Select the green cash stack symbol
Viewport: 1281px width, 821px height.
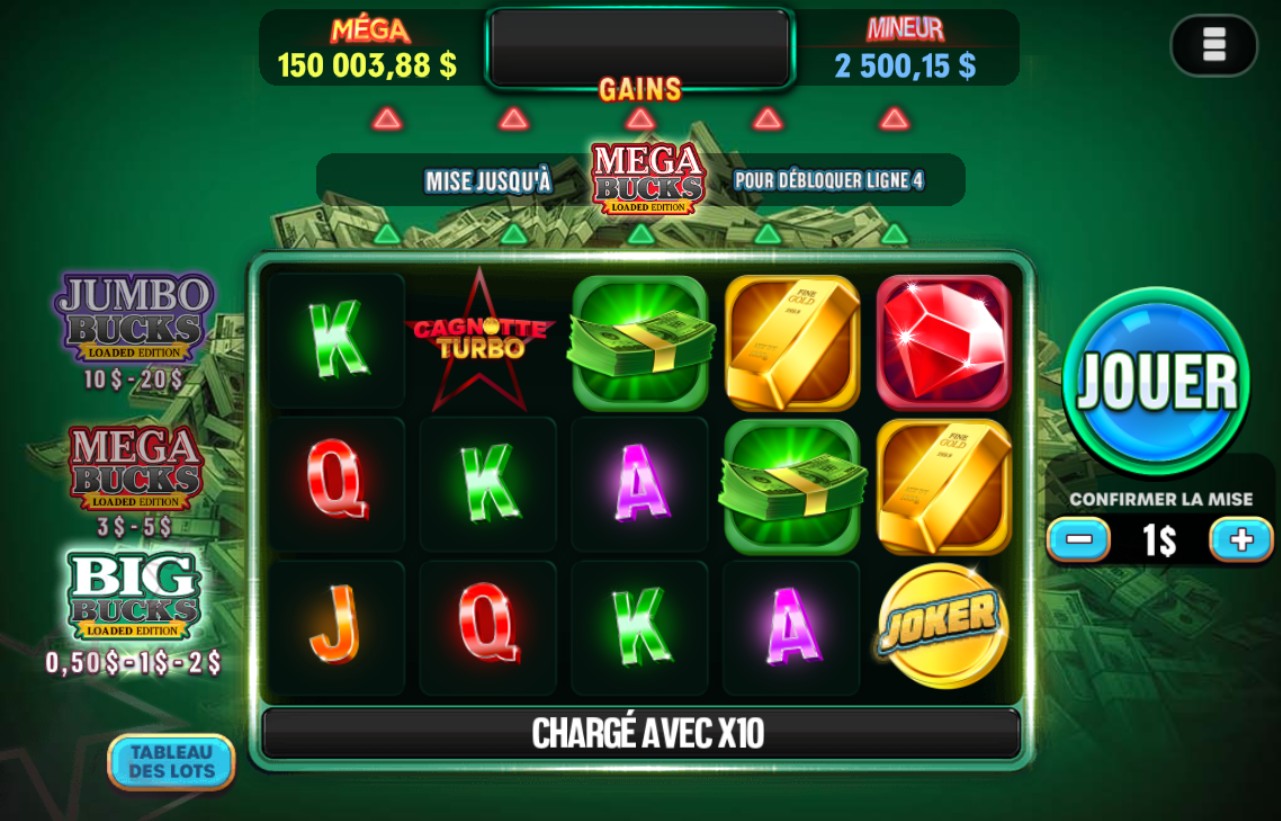[x=639, y=341]
